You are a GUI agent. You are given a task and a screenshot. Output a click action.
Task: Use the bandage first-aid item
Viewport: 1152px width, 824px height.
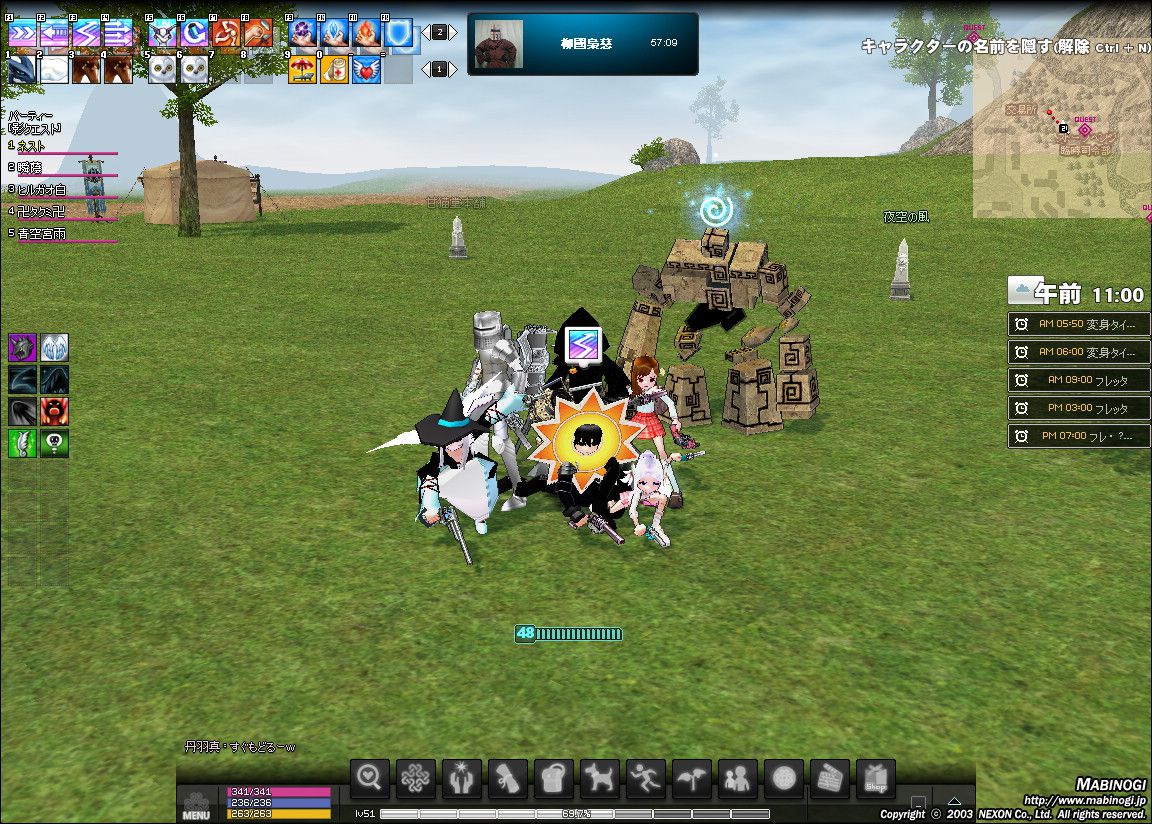coord(335,69)
